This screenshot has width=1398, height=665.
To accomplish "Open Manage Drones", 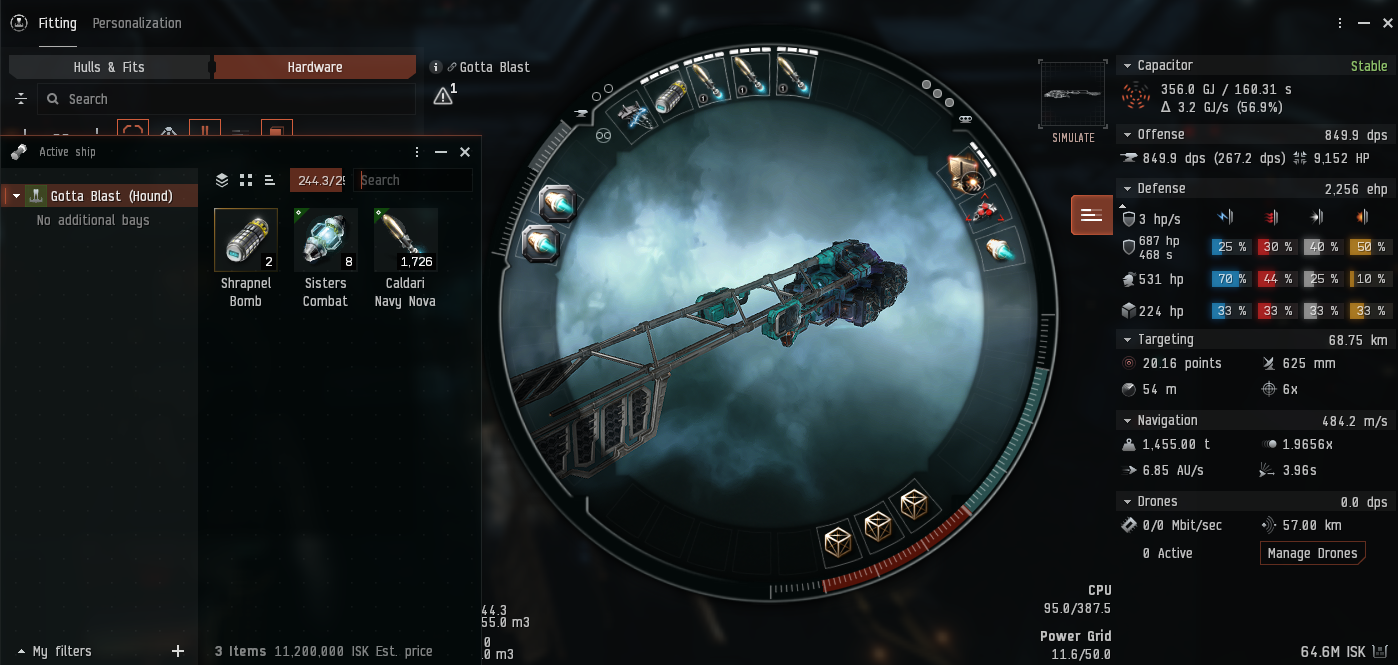I will [1312, 553].
